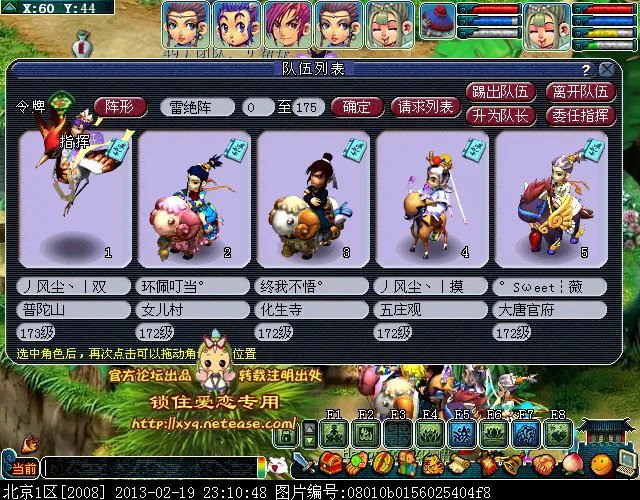Click the 委任指挥 appoint commander button
640x500 pixels.
(579, 114)
